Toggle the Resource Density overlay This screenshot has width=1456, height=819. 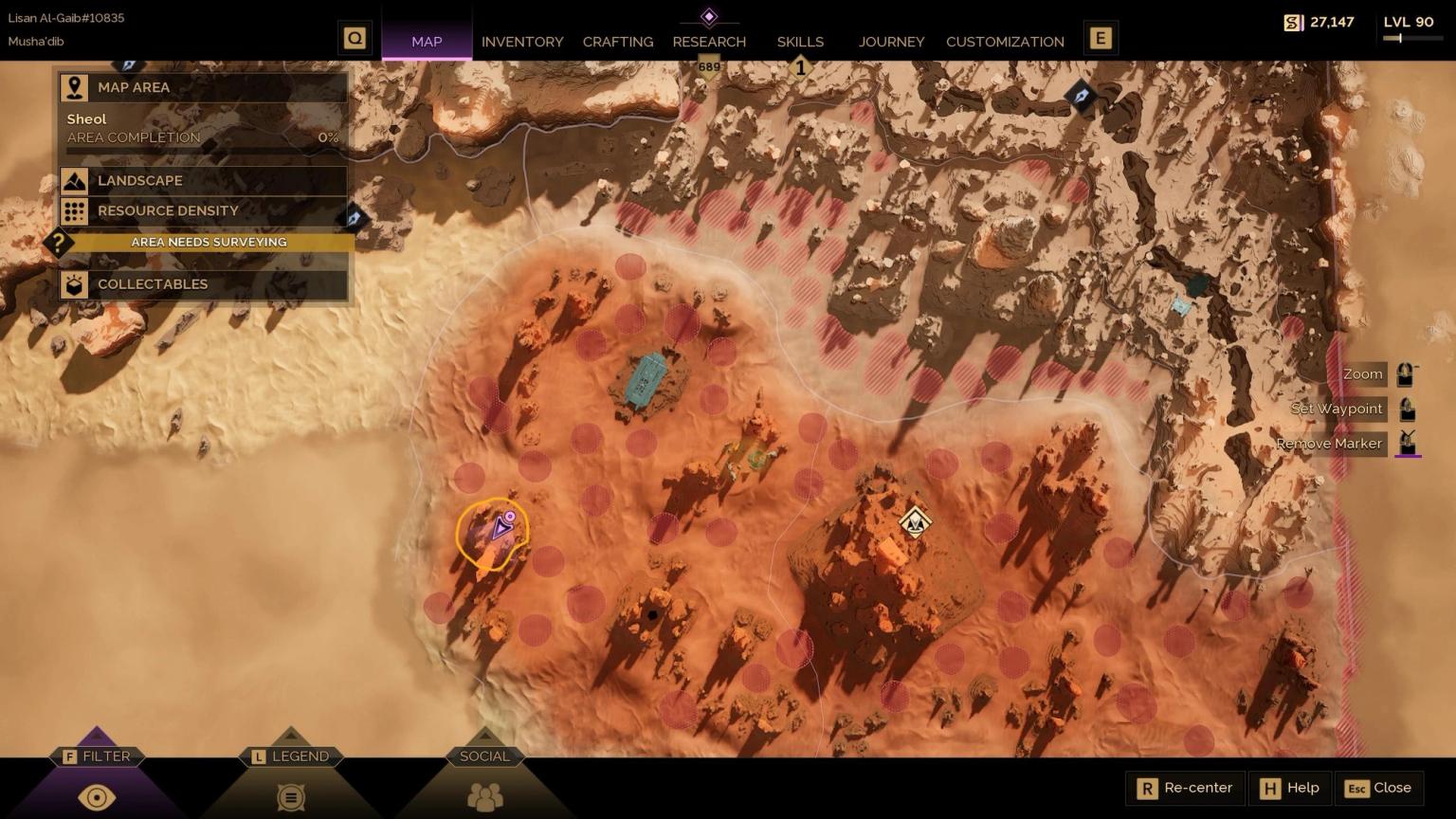click(74, 210)
